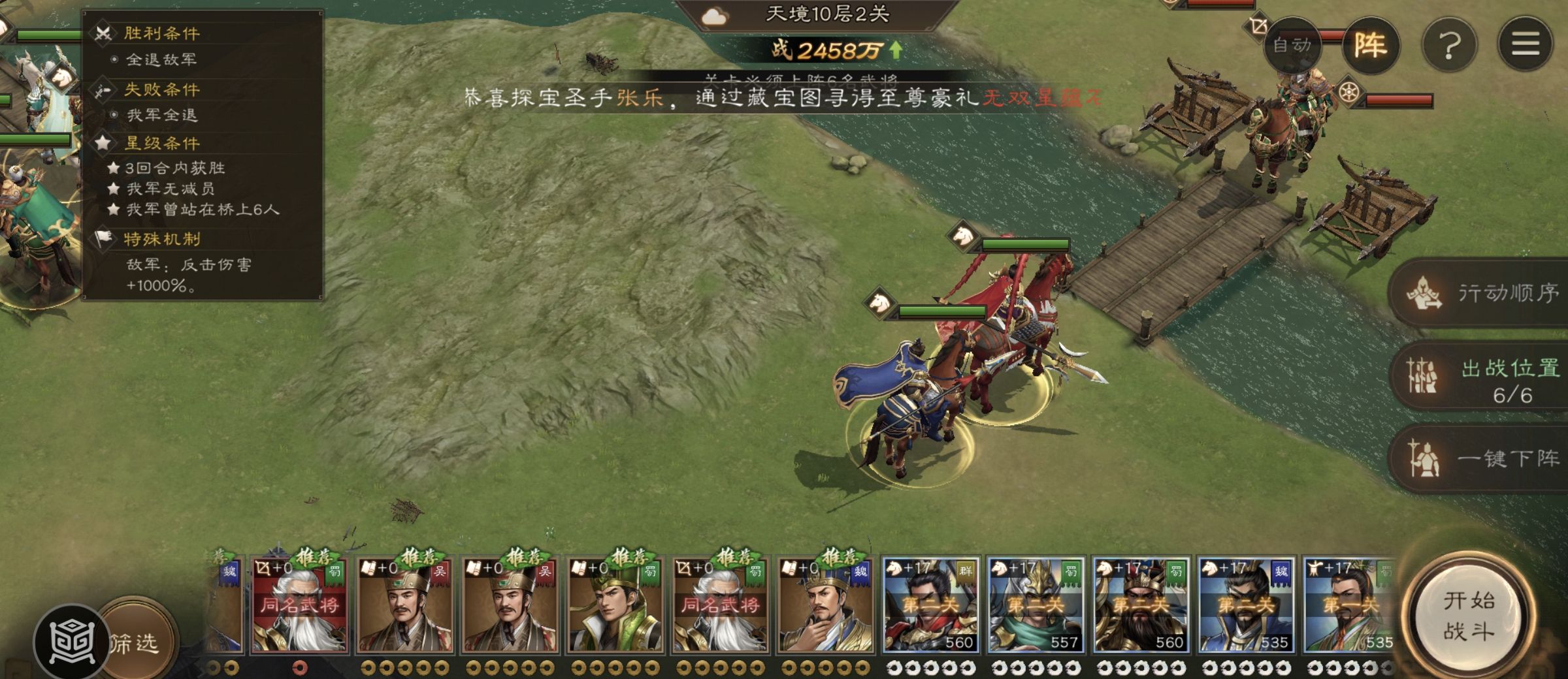Choose the blue-hat 魏 general stroking chin
This screenshot has width=1568, height=679.
click(x=825, y=605)
